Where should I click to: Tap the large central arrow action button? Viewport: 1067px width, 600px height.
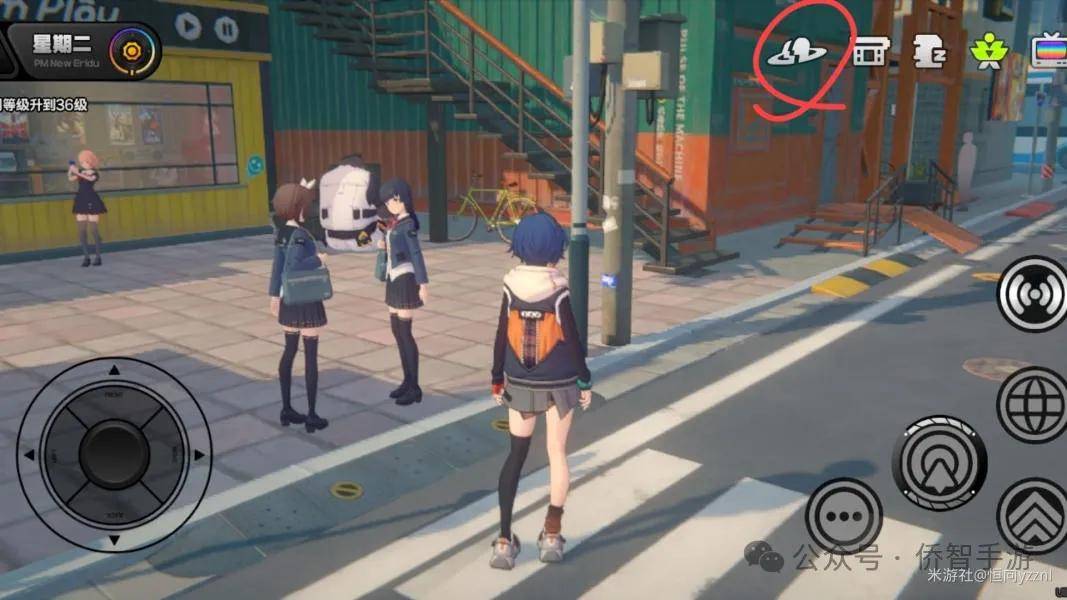coord(939,463)
